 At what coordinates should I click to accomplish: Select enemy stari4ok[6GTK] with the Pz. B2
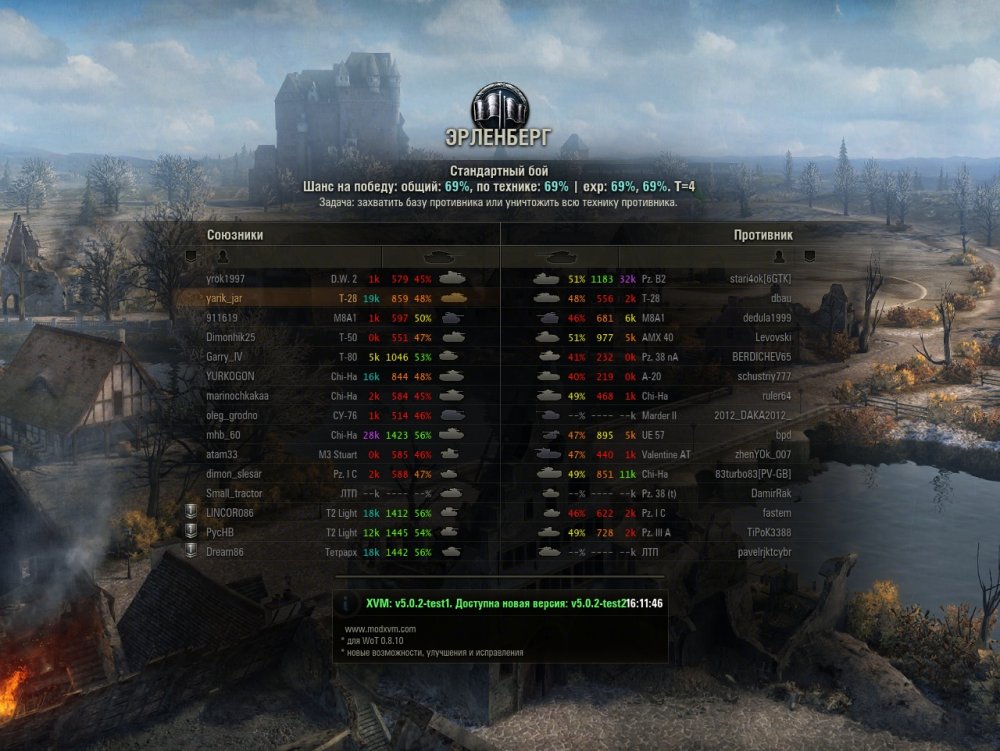pyautogui.click(x=760, y=279)
